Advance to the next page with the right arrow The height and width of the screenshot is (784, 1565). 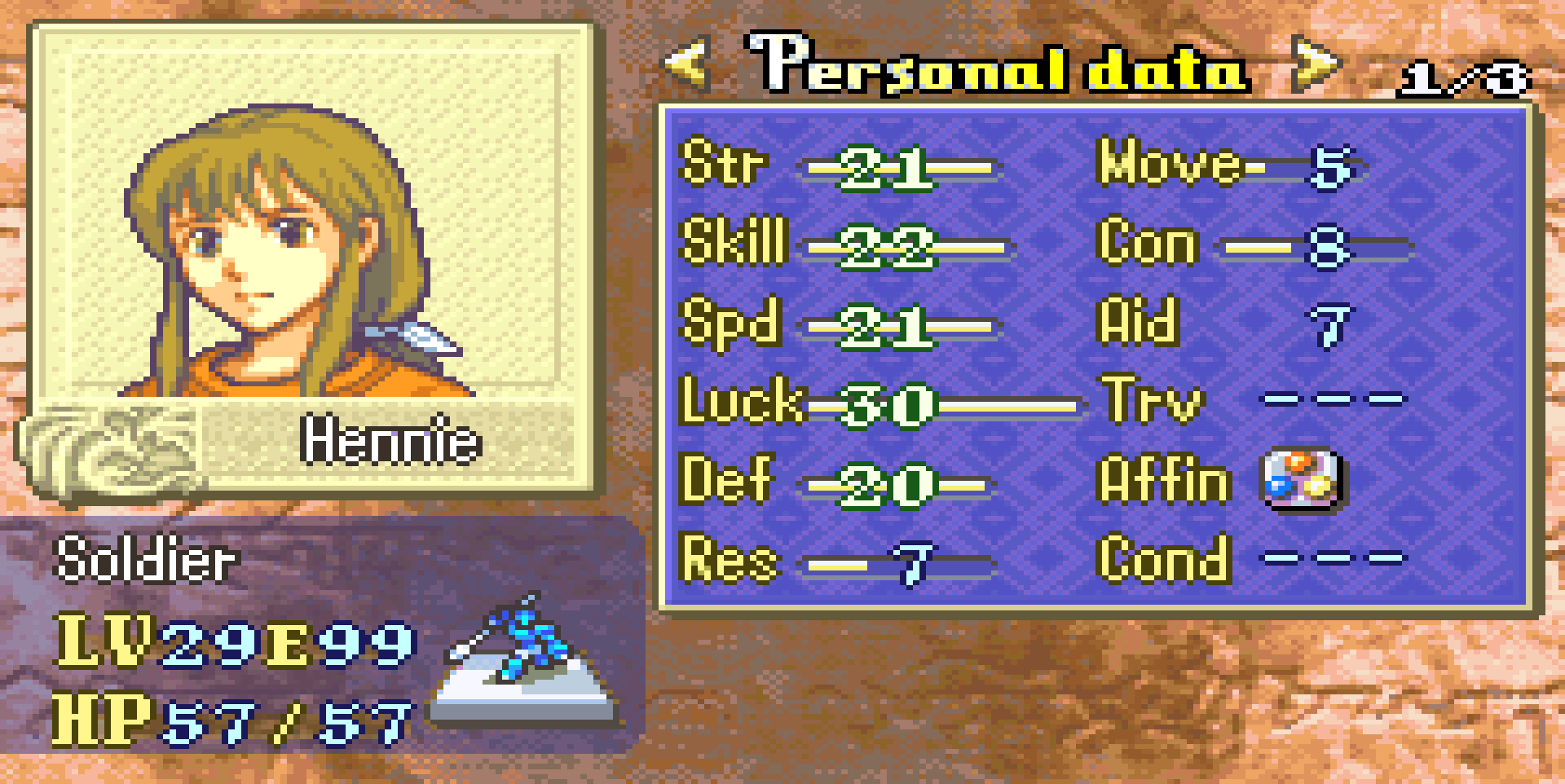(1314, 64)
